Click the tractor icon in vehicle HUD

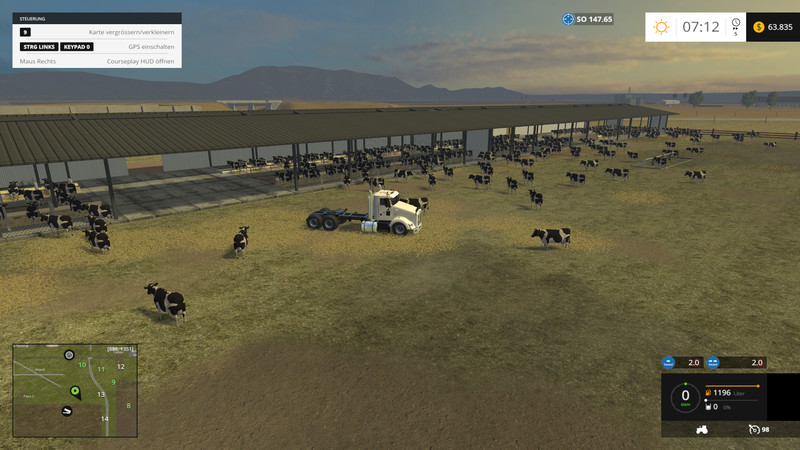[702, 429]
